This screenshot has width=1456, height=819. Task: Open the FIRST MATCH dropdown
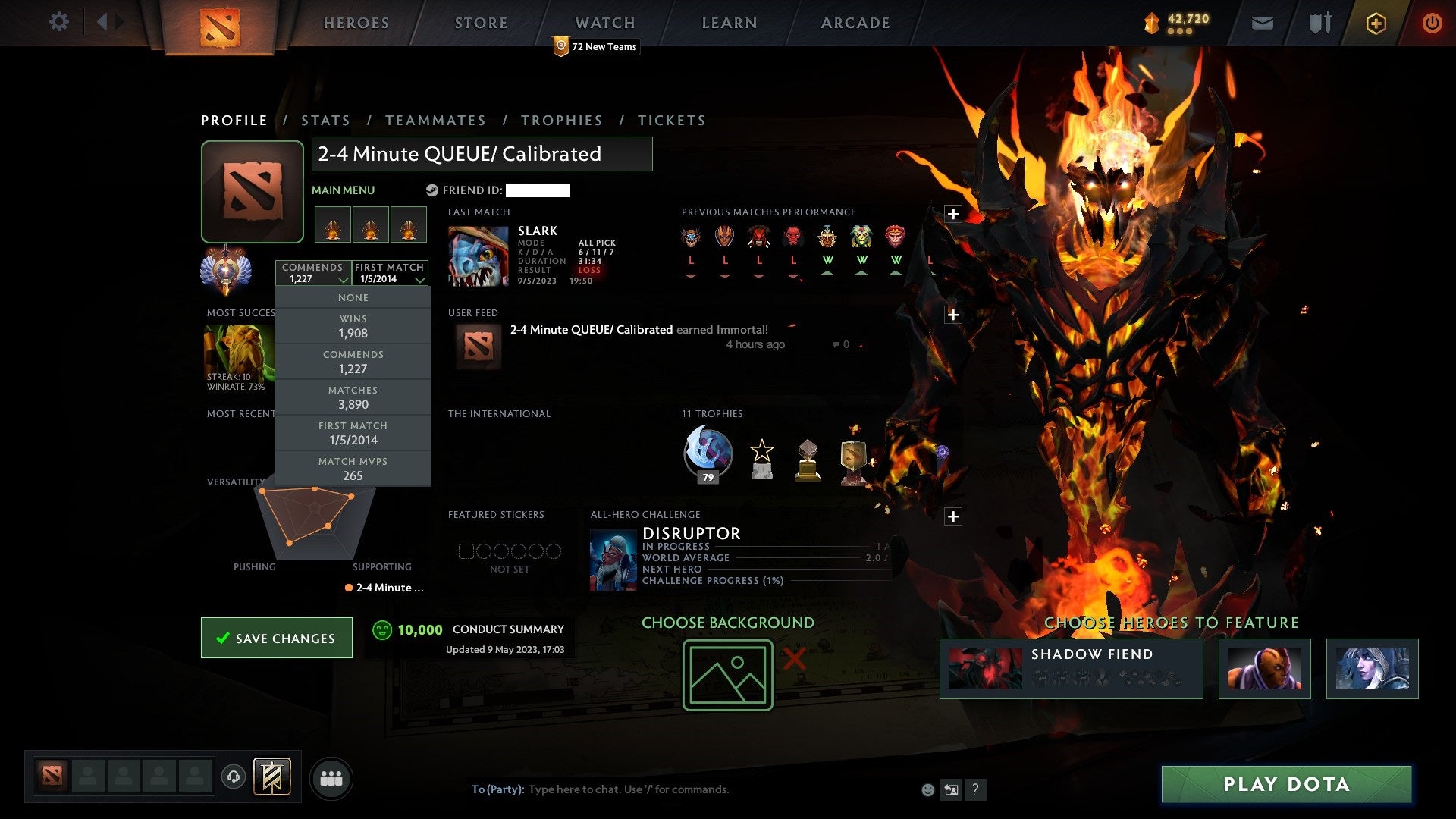[x=390, y=273]
